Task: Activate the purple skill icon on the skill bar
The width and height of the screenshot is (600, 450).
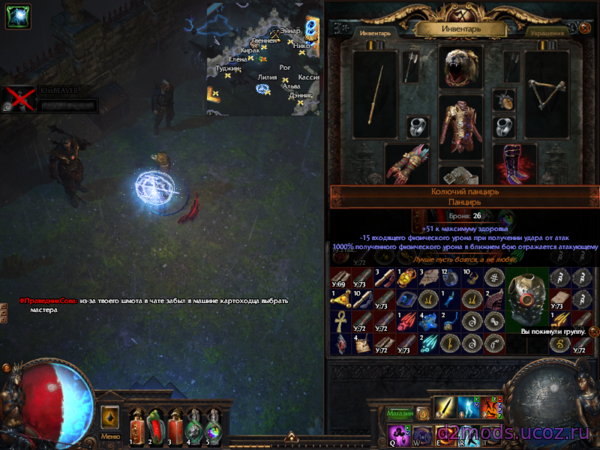Action: point(398,432)
